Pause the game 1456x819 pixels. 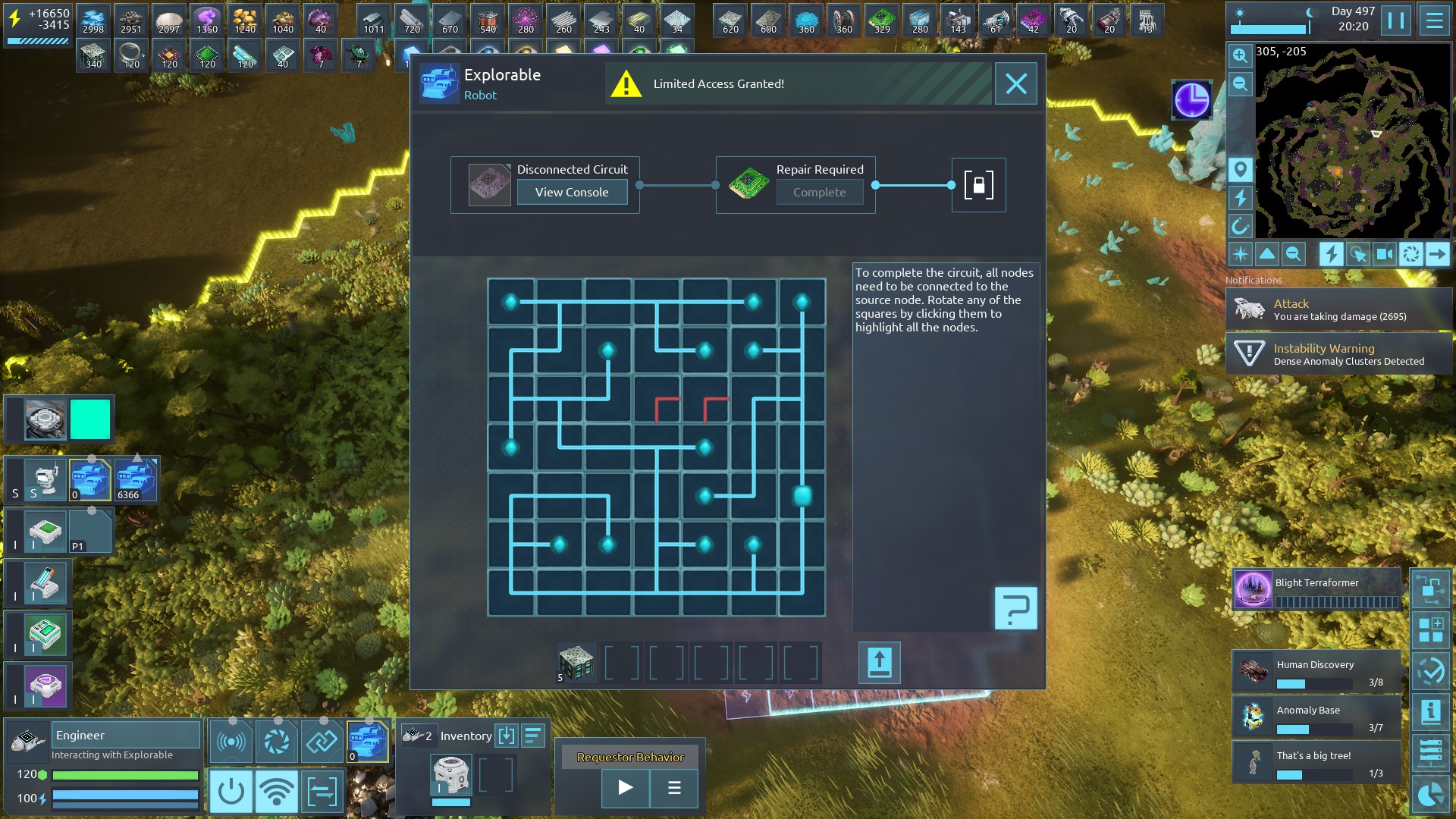1395,20
